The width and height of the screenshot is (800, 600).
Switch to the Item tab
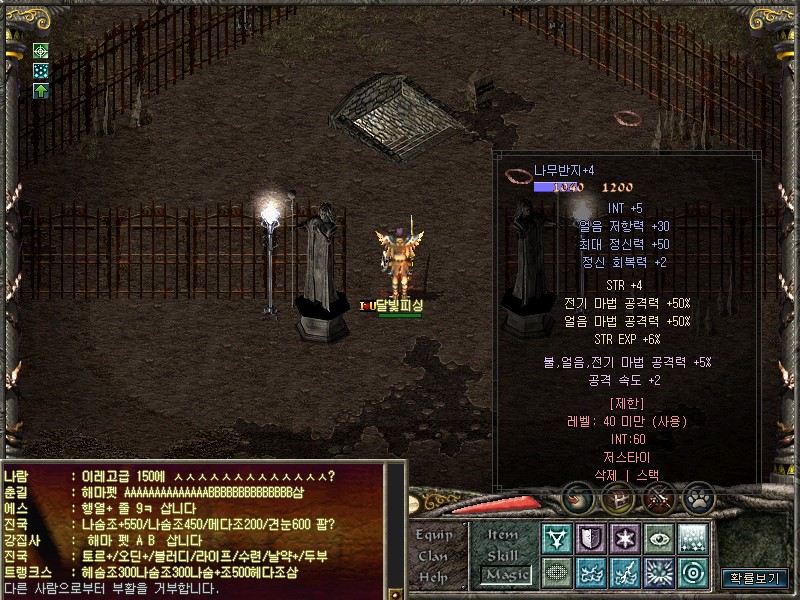pos(503,535)
